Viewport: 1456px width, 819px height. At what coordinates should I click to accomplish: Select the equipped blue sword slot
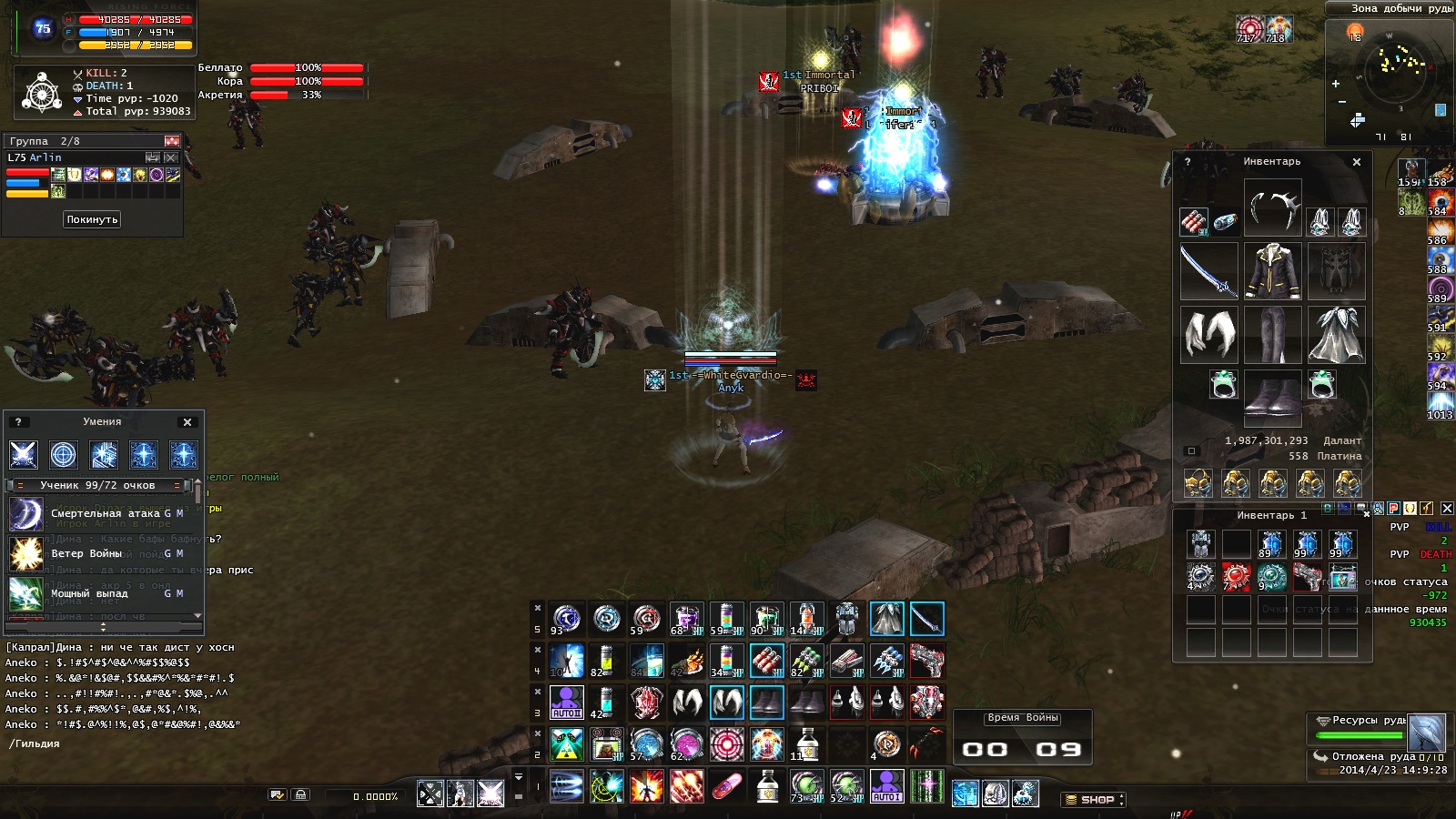pos(1208,271)
